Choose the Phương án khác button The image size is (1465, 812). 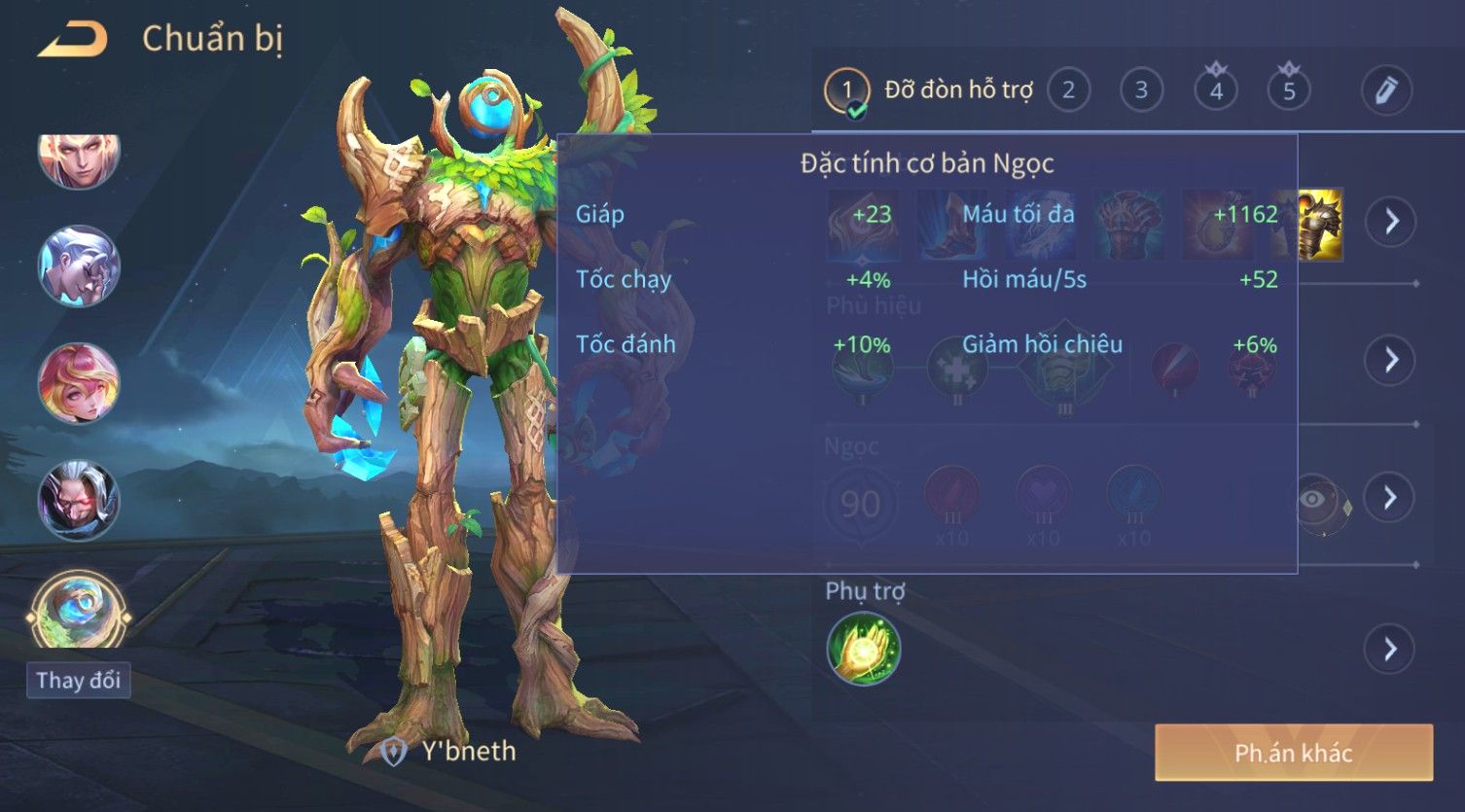click(x=1293, y=753)
